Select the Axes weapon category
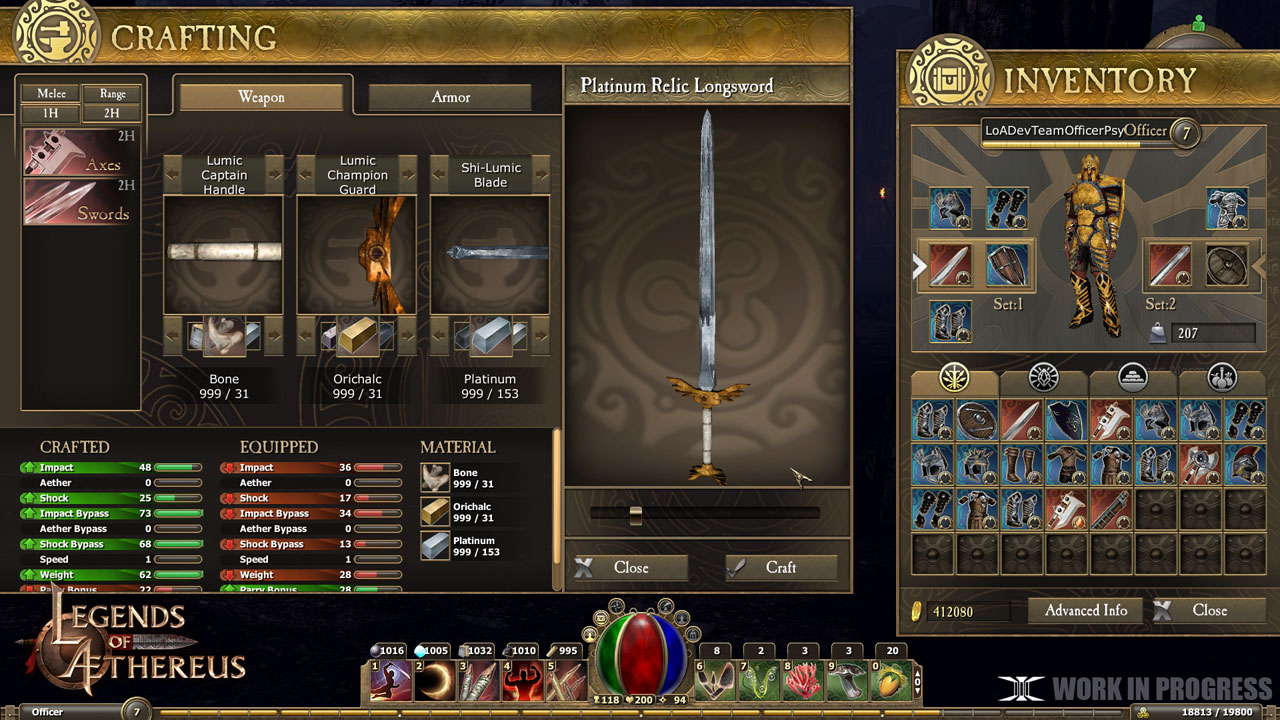Image resolution: width=1280 pixels, height=720 pixels. click(80, 153)
